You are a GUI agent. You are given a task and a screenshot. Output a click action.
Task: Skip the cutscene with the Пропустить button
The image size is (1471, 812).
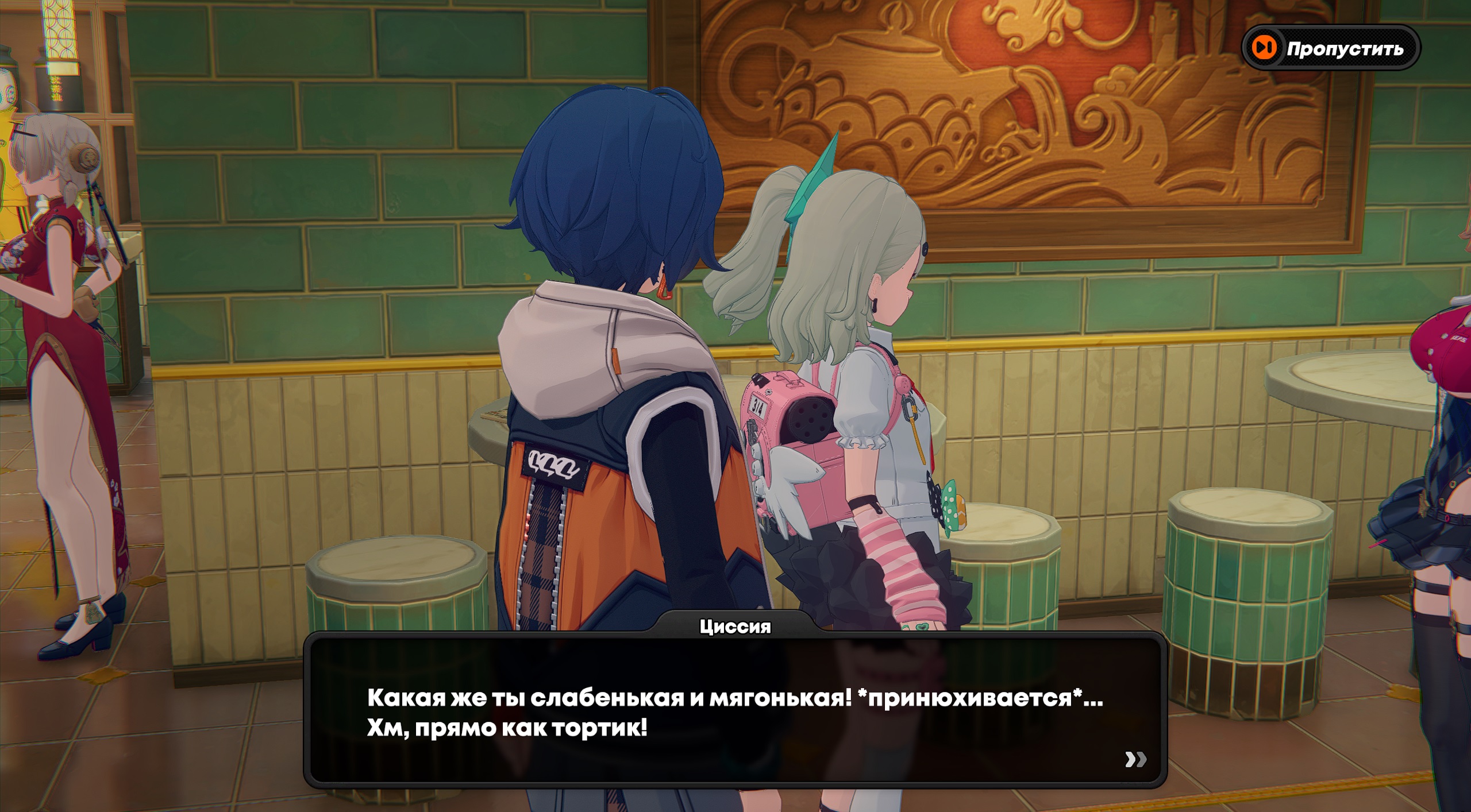[1331, 48]
